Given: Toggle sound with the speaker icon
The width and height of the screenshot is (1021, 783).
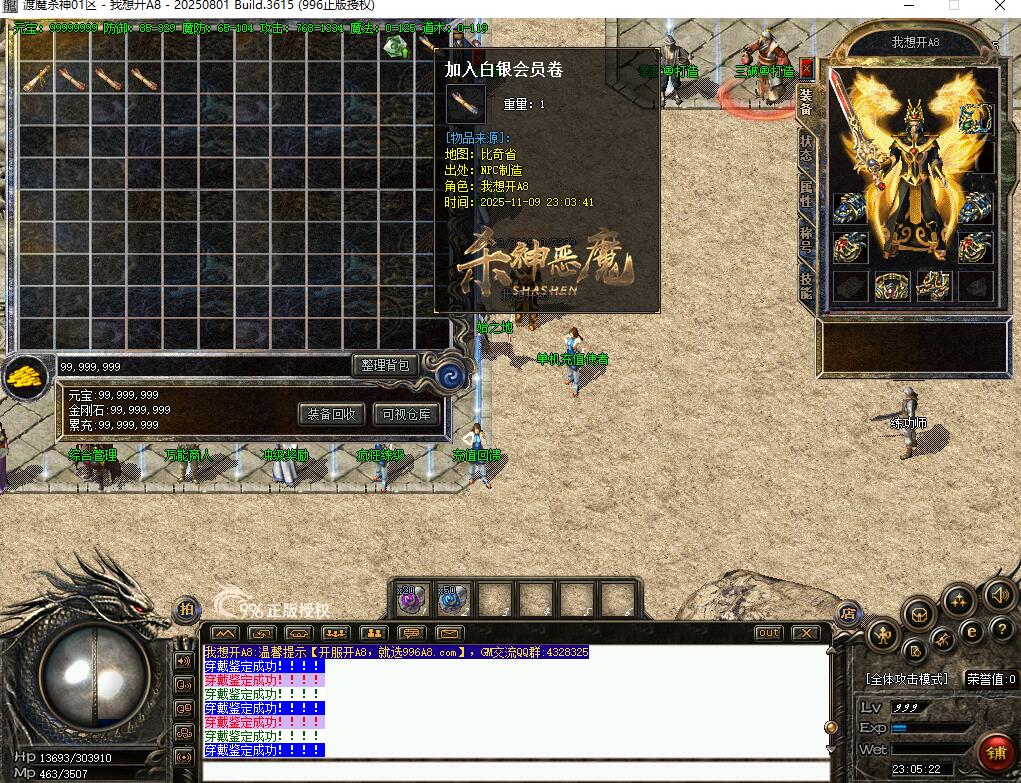Looking at the screenshot, I should 999,596.
